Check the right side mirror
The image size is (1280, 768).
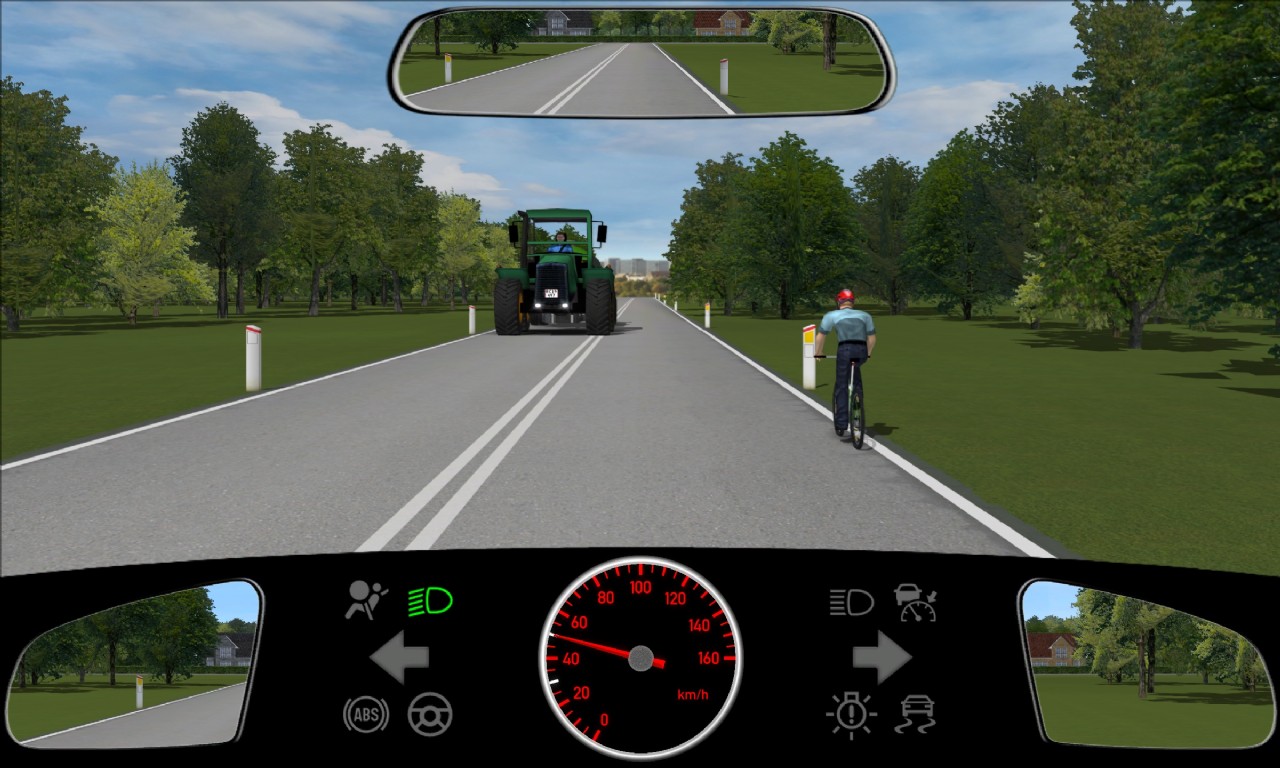[1145, 663]
